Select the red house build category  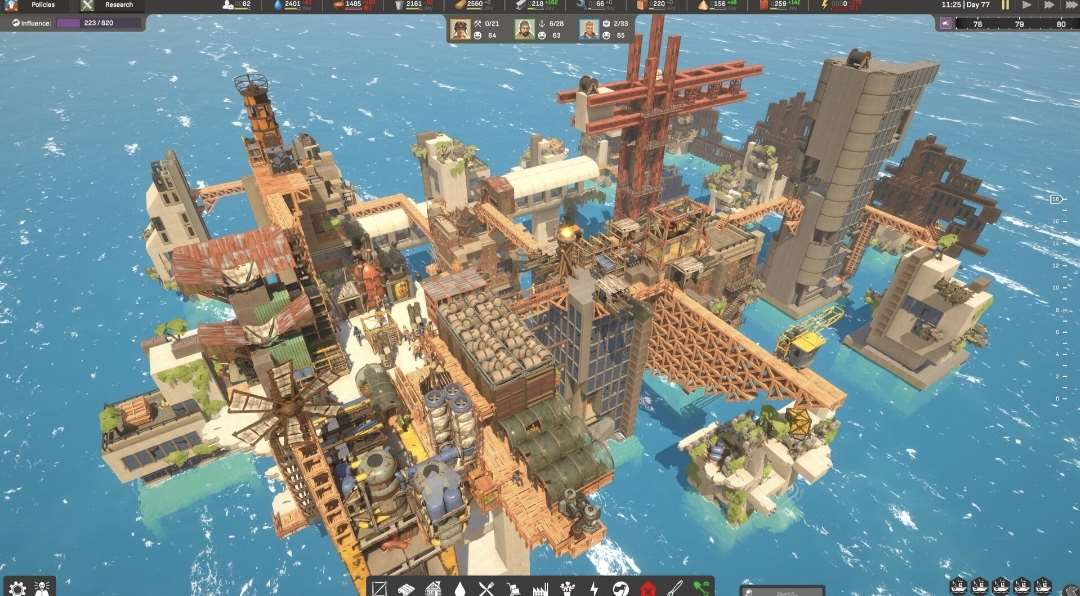647,589
